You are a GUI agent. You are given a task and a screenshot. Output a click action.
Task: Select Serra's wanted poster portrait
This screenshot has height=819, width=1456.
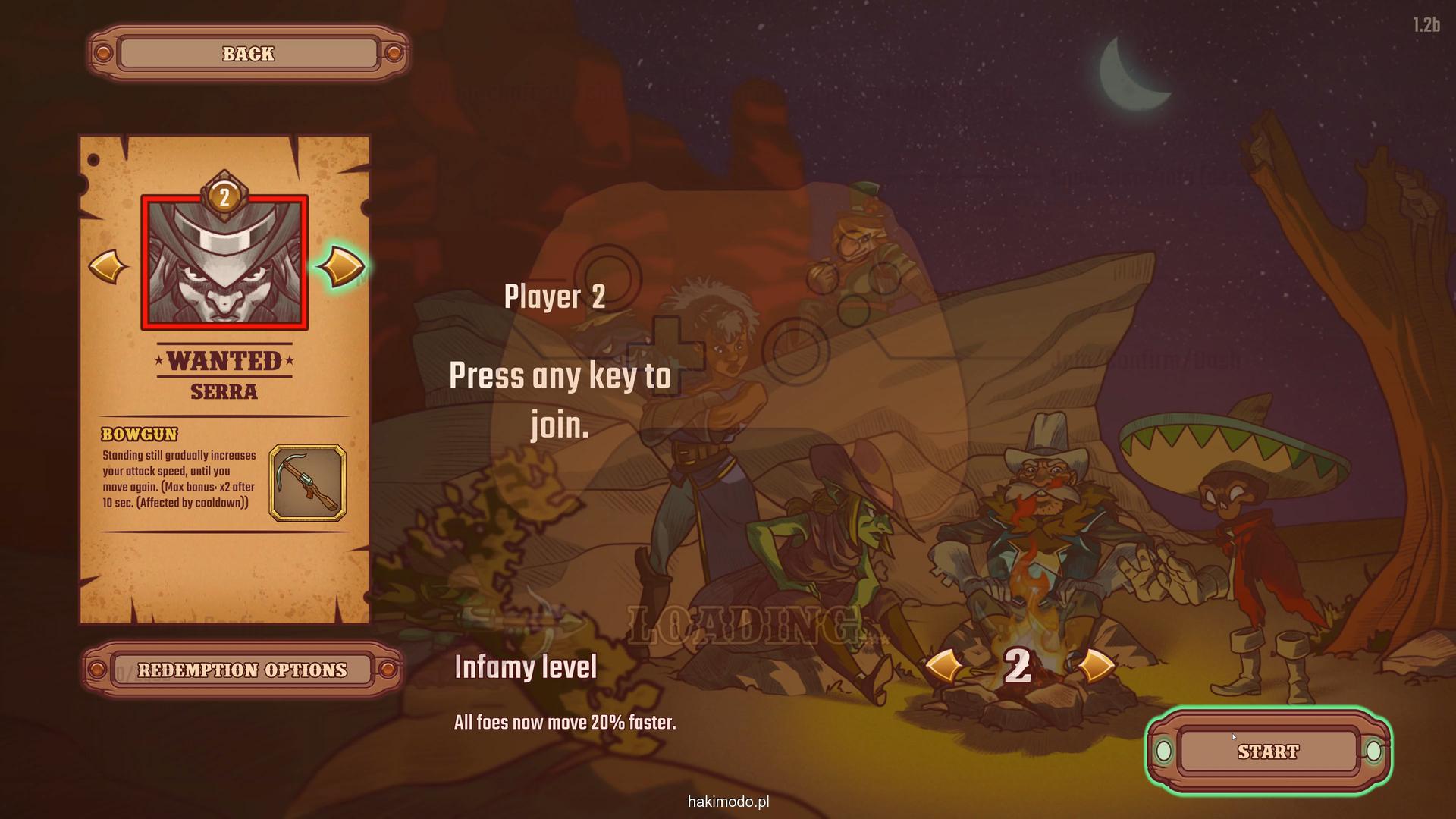tap(224, 263)
